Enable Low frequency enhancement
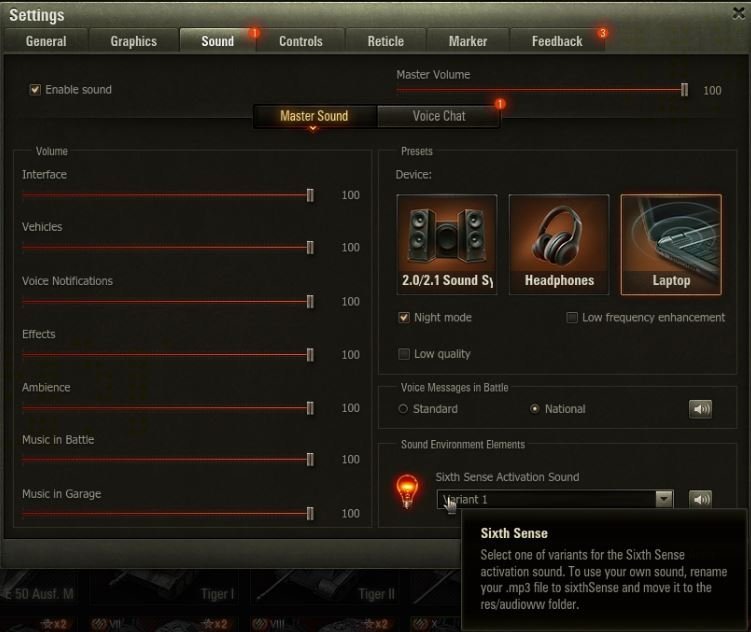This screenshot has width=751, height=632. (572, 318)
